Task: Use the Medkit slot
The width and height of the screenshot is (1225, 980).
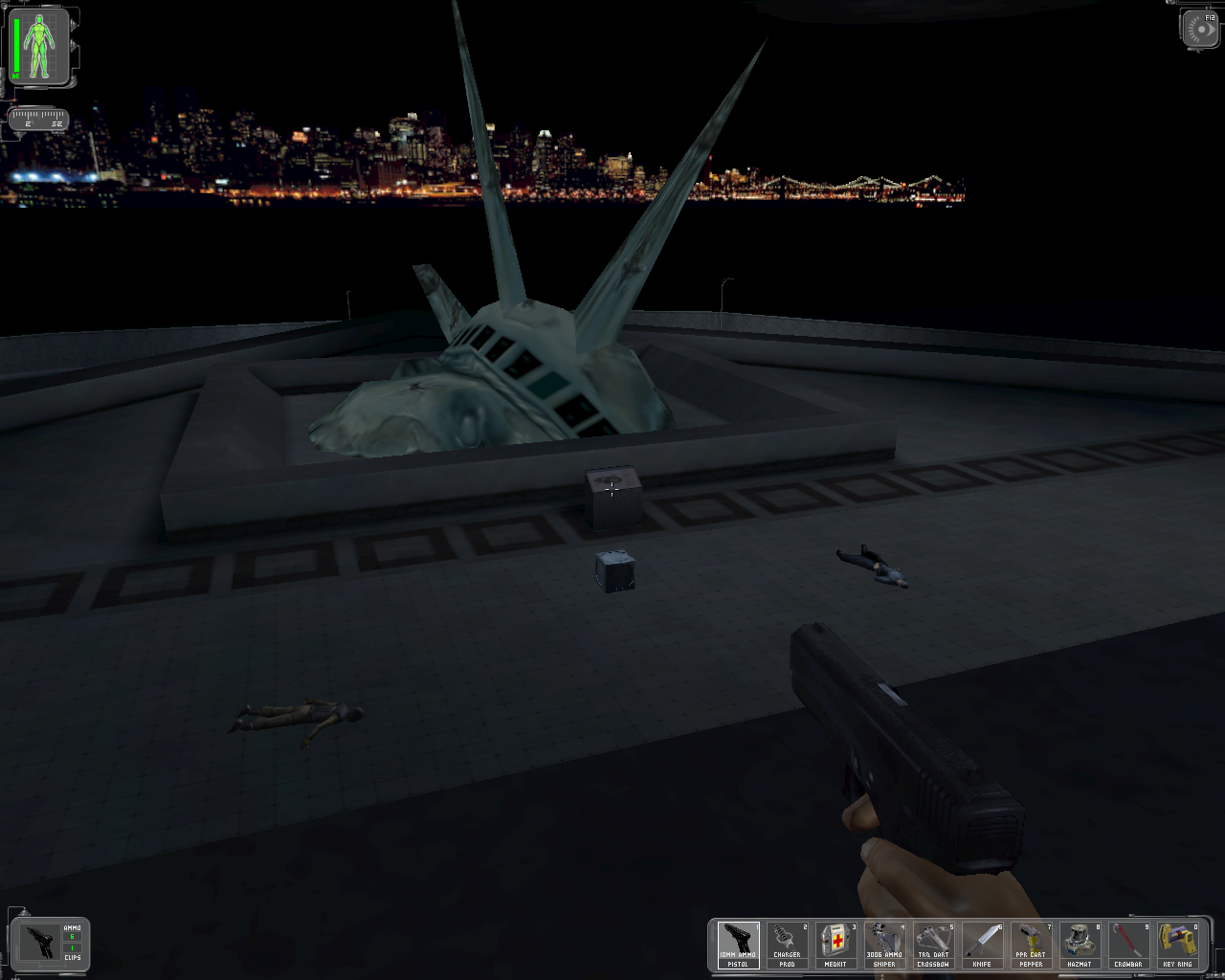Action: point(835,944)
